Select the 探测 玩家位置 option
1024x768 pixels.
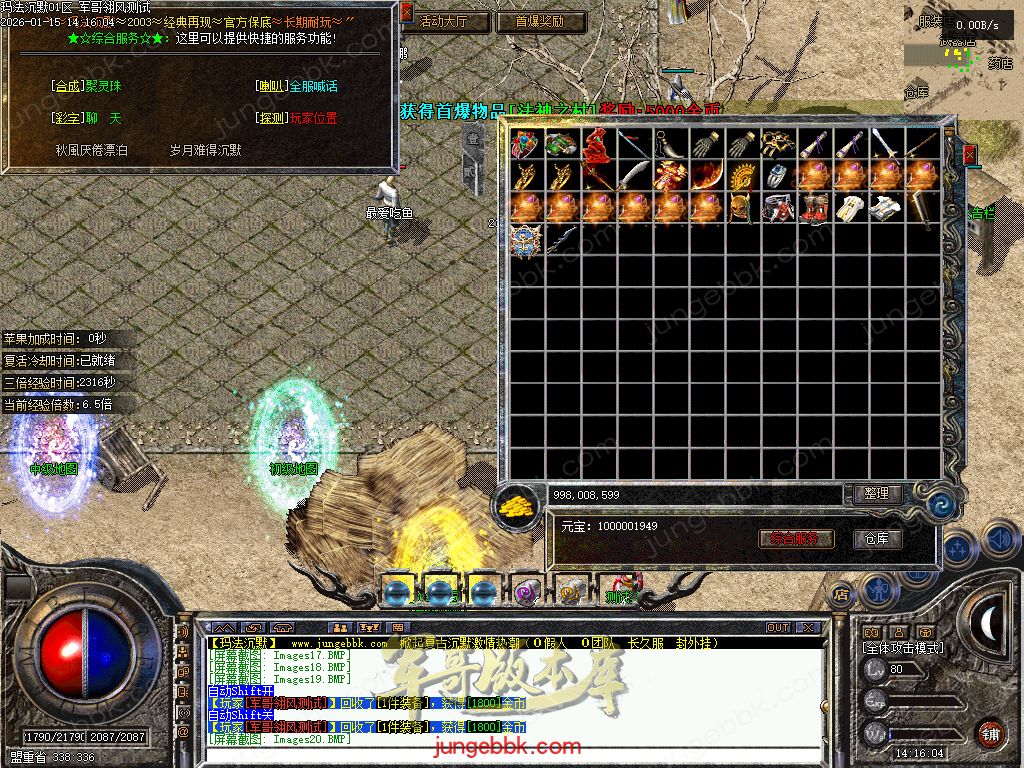(x=296, y=118)
